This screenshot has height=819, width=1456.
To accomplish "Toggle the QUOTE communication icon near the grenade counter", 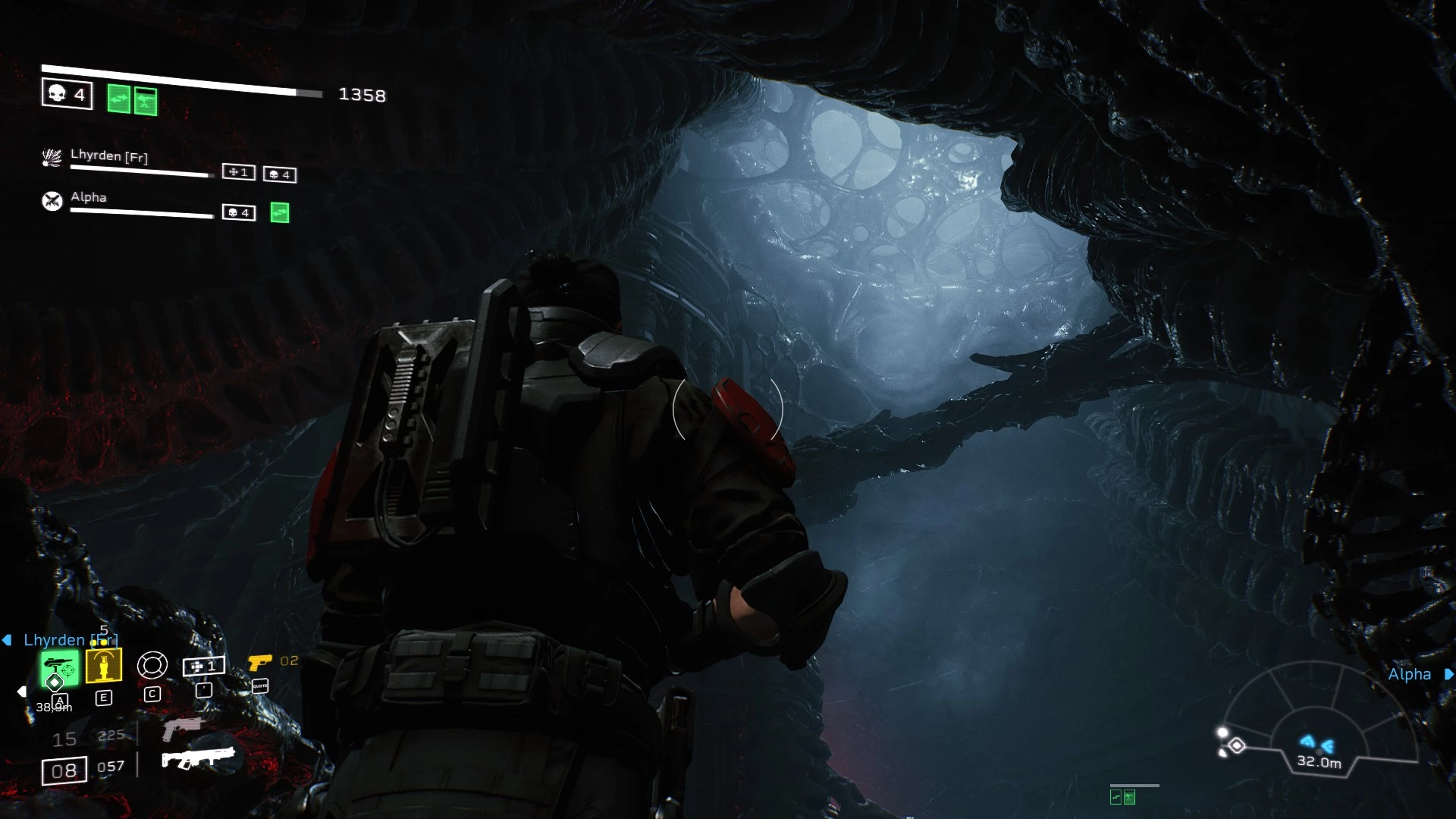I will click(x=259, y=686).
